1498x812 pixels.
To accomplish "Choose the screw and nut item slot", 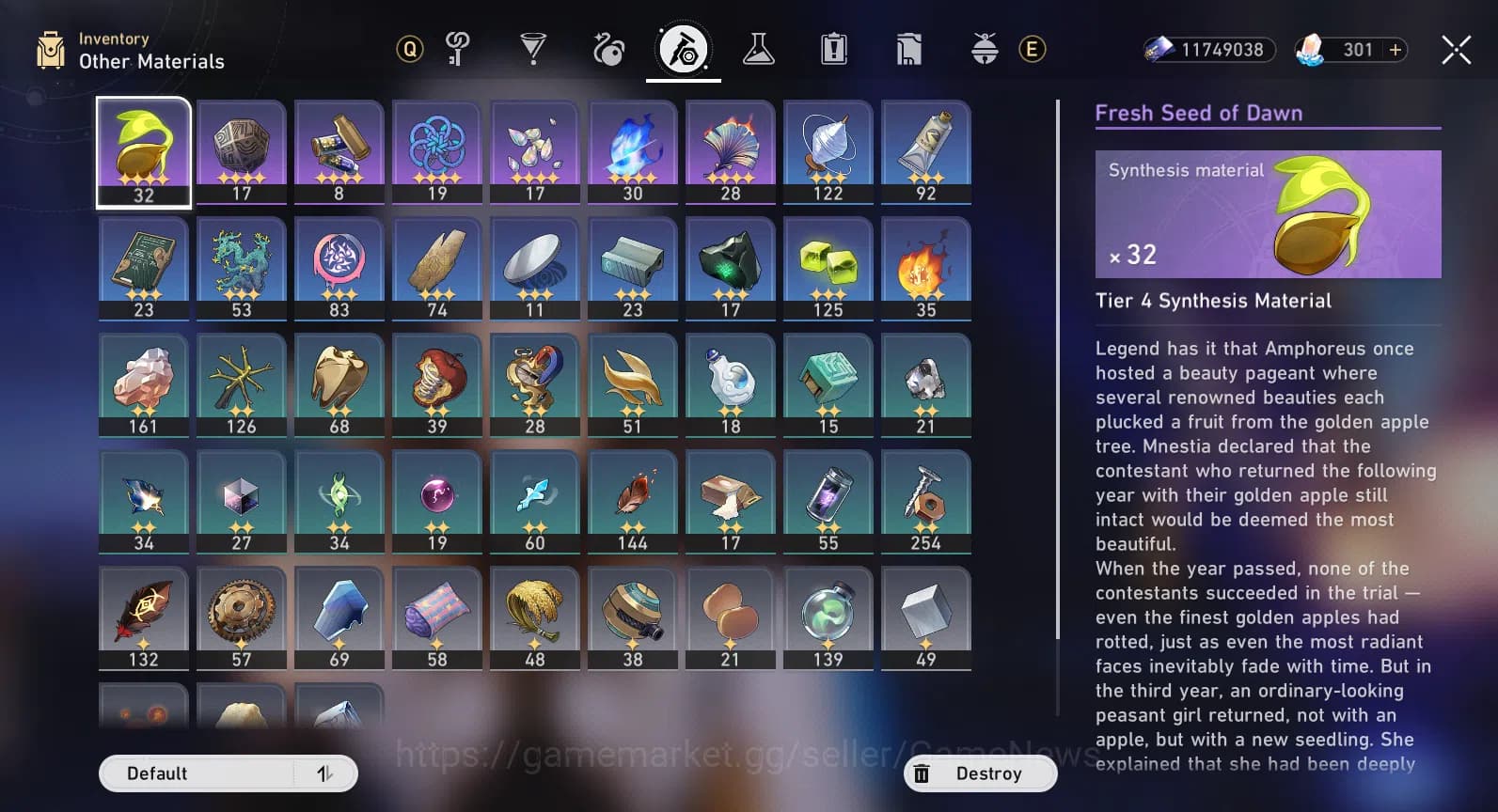I will pos(926,501).
